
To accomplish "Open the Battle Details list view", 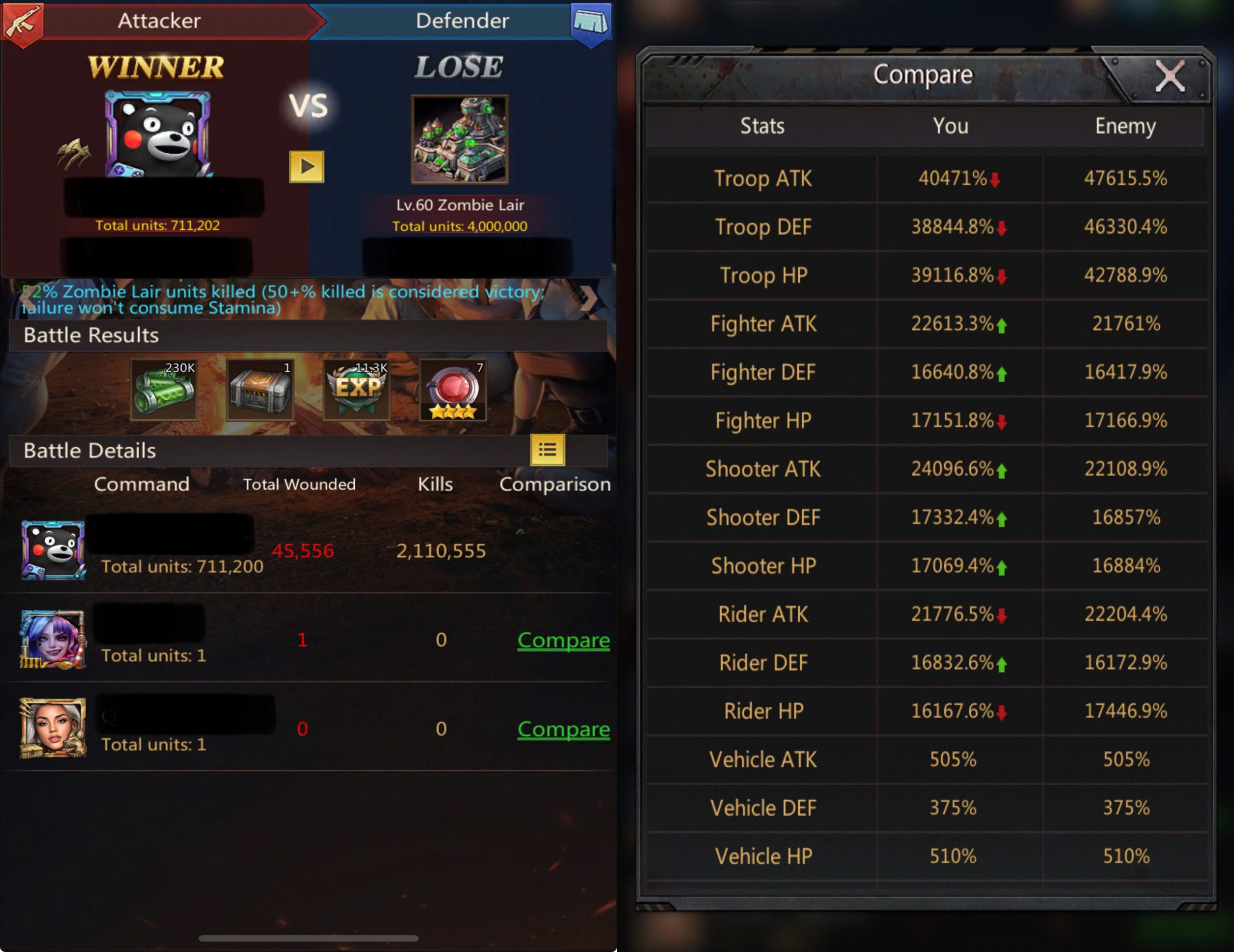I will (547, 450).
